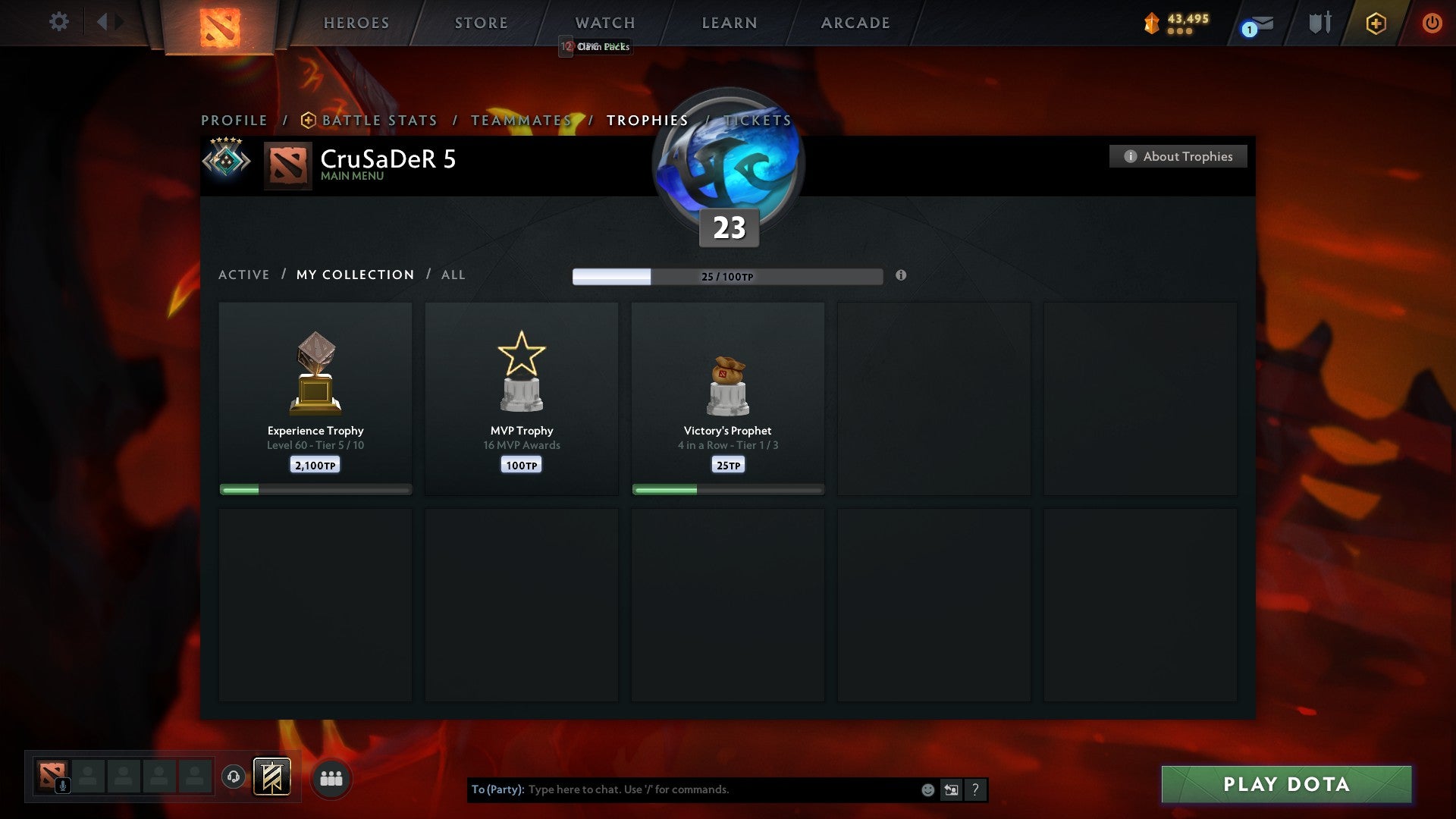Click the 25/100TP trophy progress bar
Image resolution: width=1456 pixels, height=819 pixels.
click(x=727, y=277)
